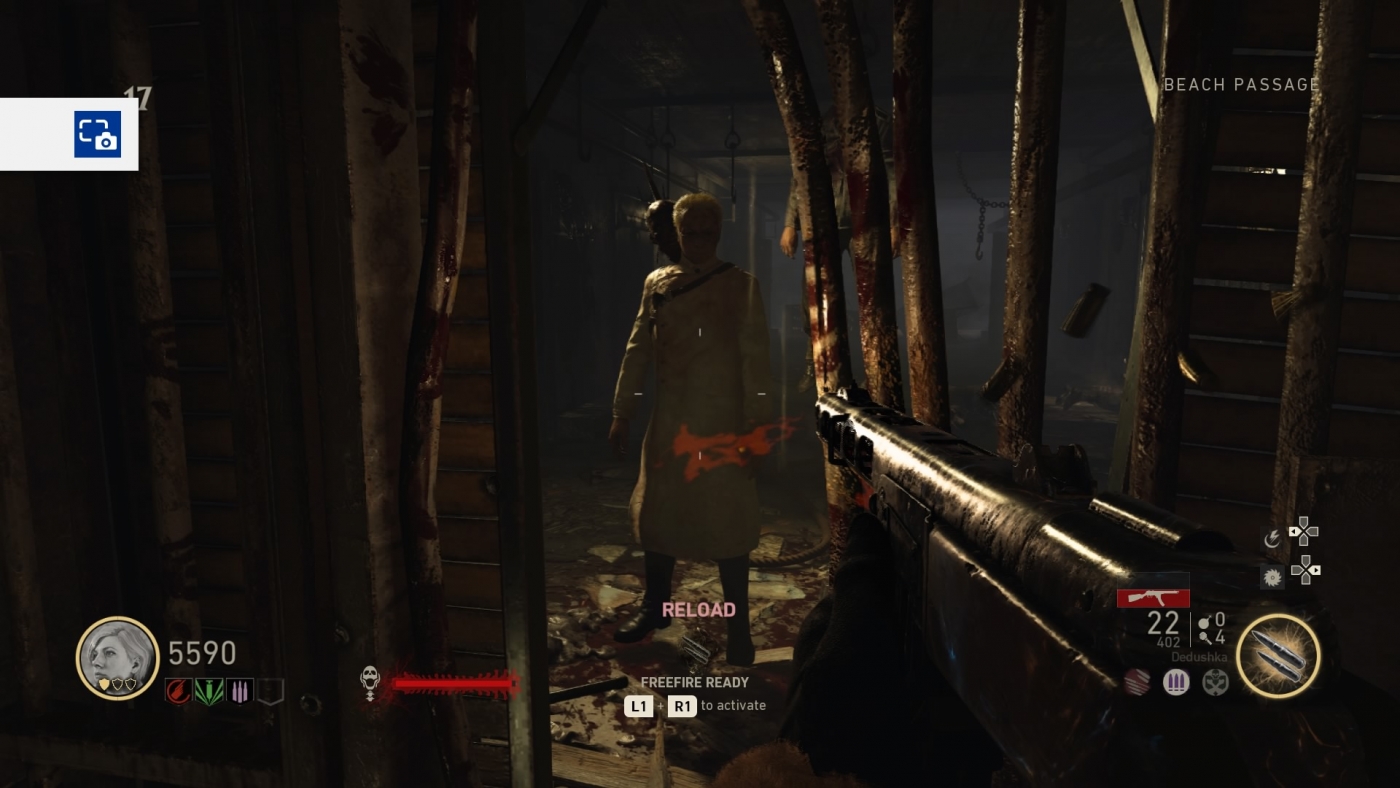Select the red claw perk icon
The width and height of the screenshot is (1400, 788).
177,691
